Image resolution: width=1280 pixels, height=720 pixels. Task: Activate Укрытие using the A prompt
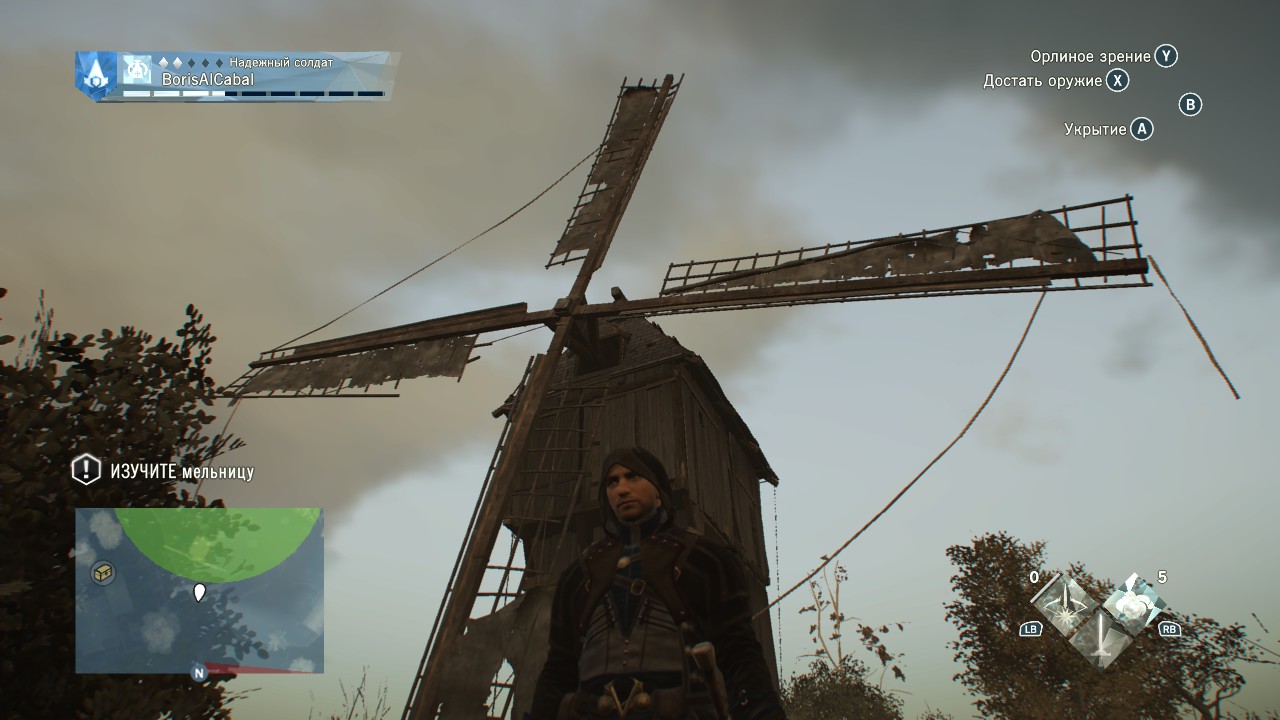point(1139,128)
